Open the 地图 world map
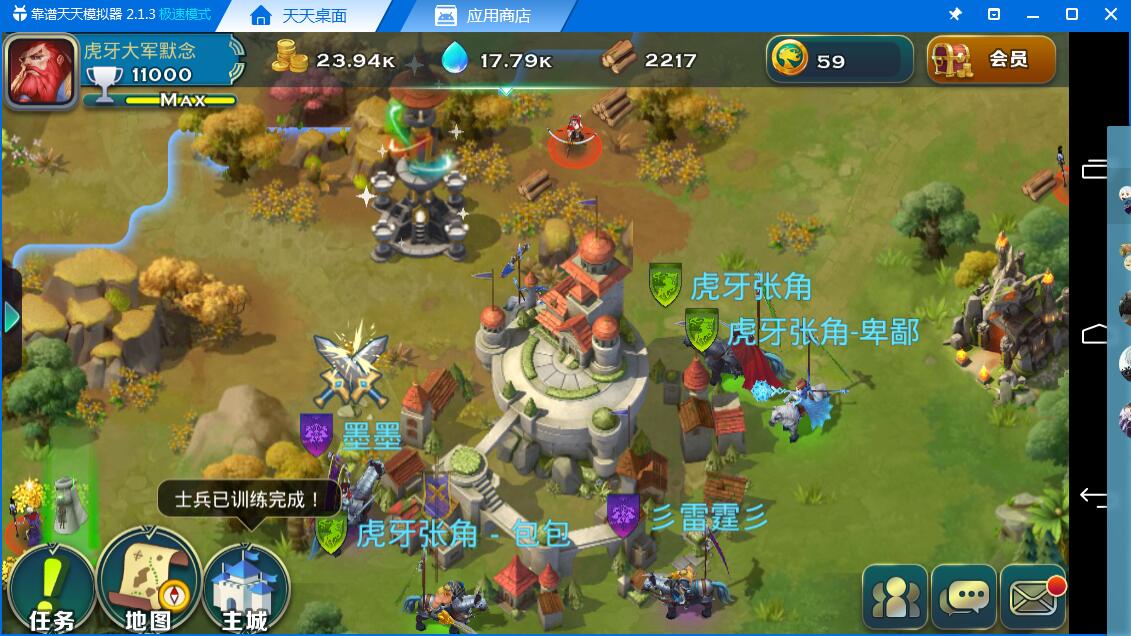The image size is (1131, 636). (x=148, y=585)
